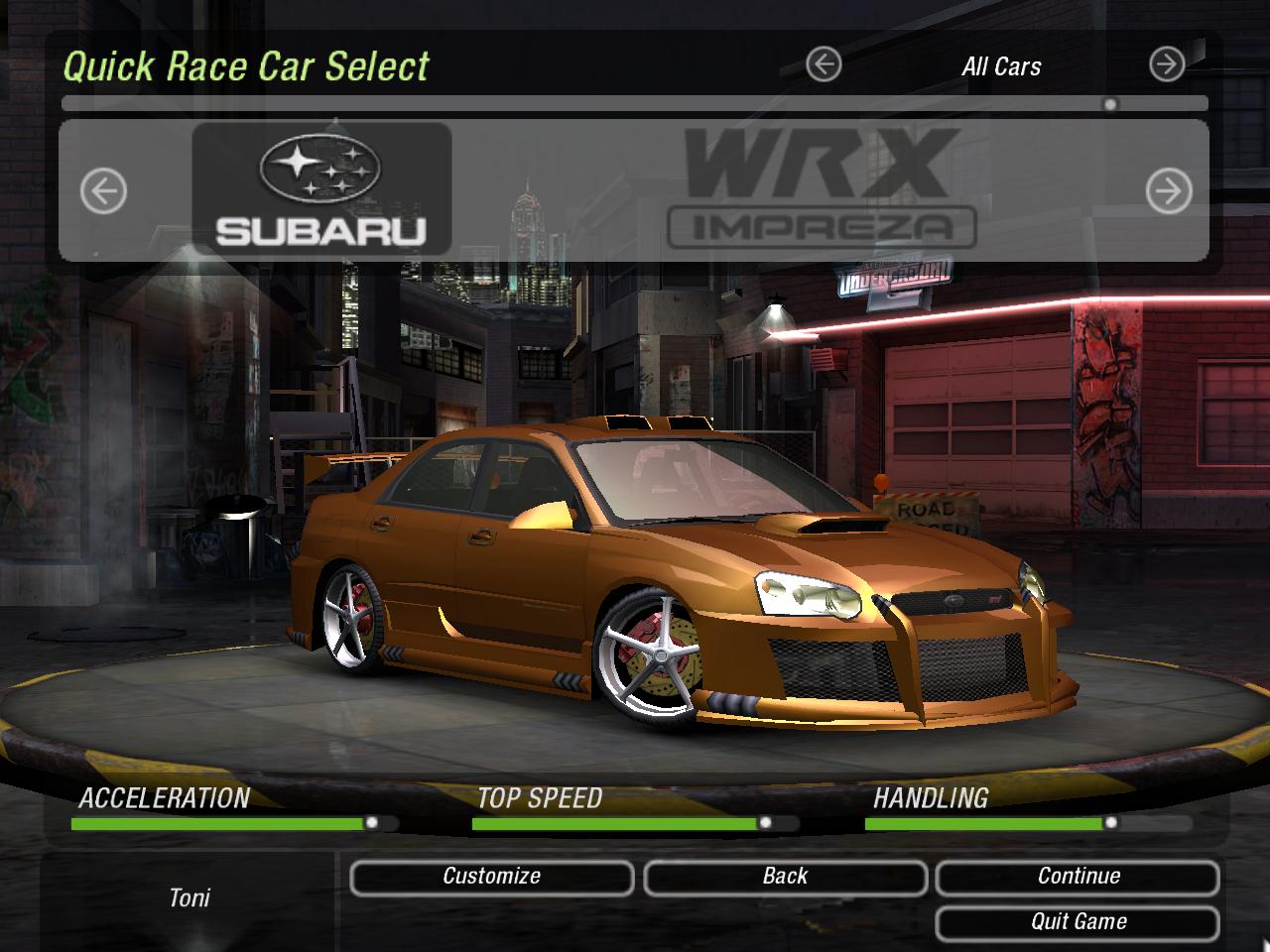Image resolution: width=1270 pixels, height=952 pixels.
Task: Open the Customize menu
Action: (x=491, y=877)
